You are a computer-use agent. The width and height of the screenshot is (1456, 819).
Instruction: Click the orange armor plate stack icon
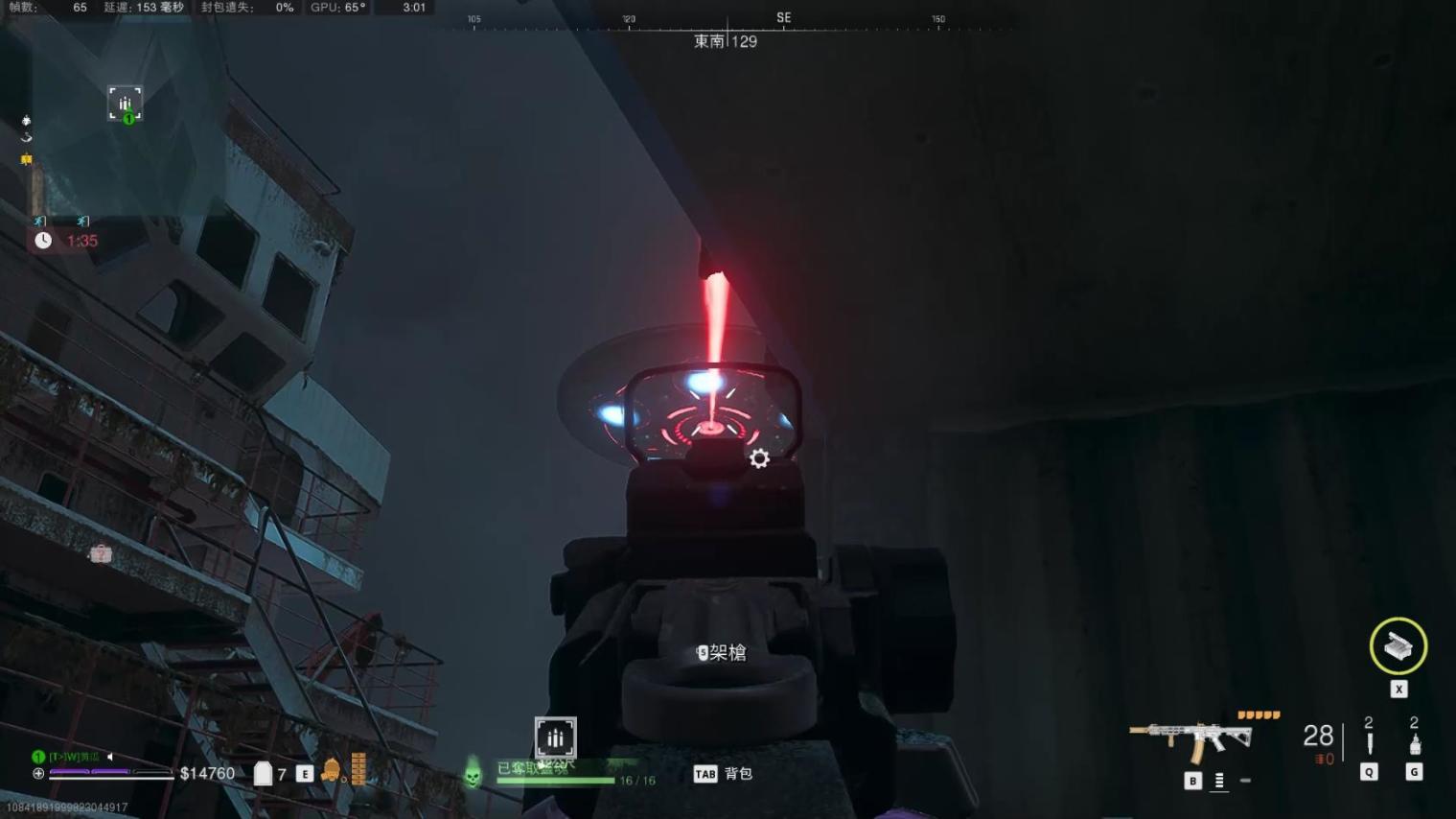click(x=358, y=769)
